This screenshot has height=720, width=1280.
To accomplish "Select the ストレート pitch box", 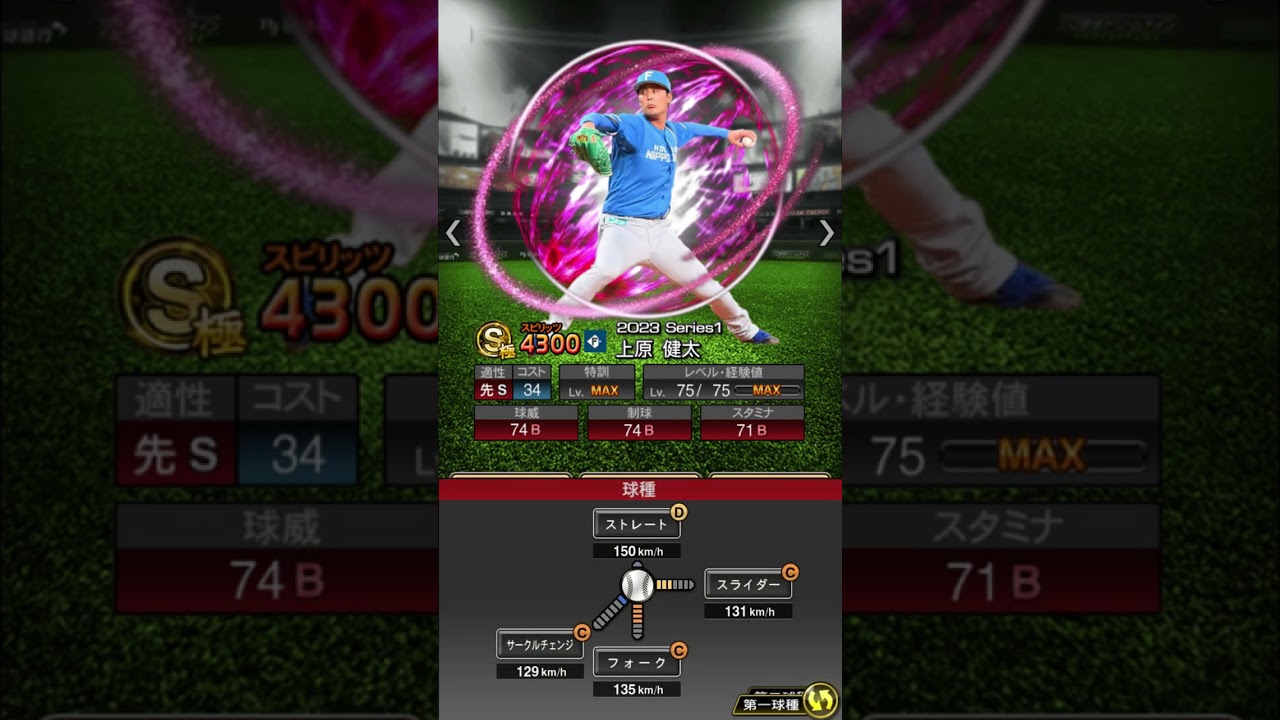I will (636, 524).
